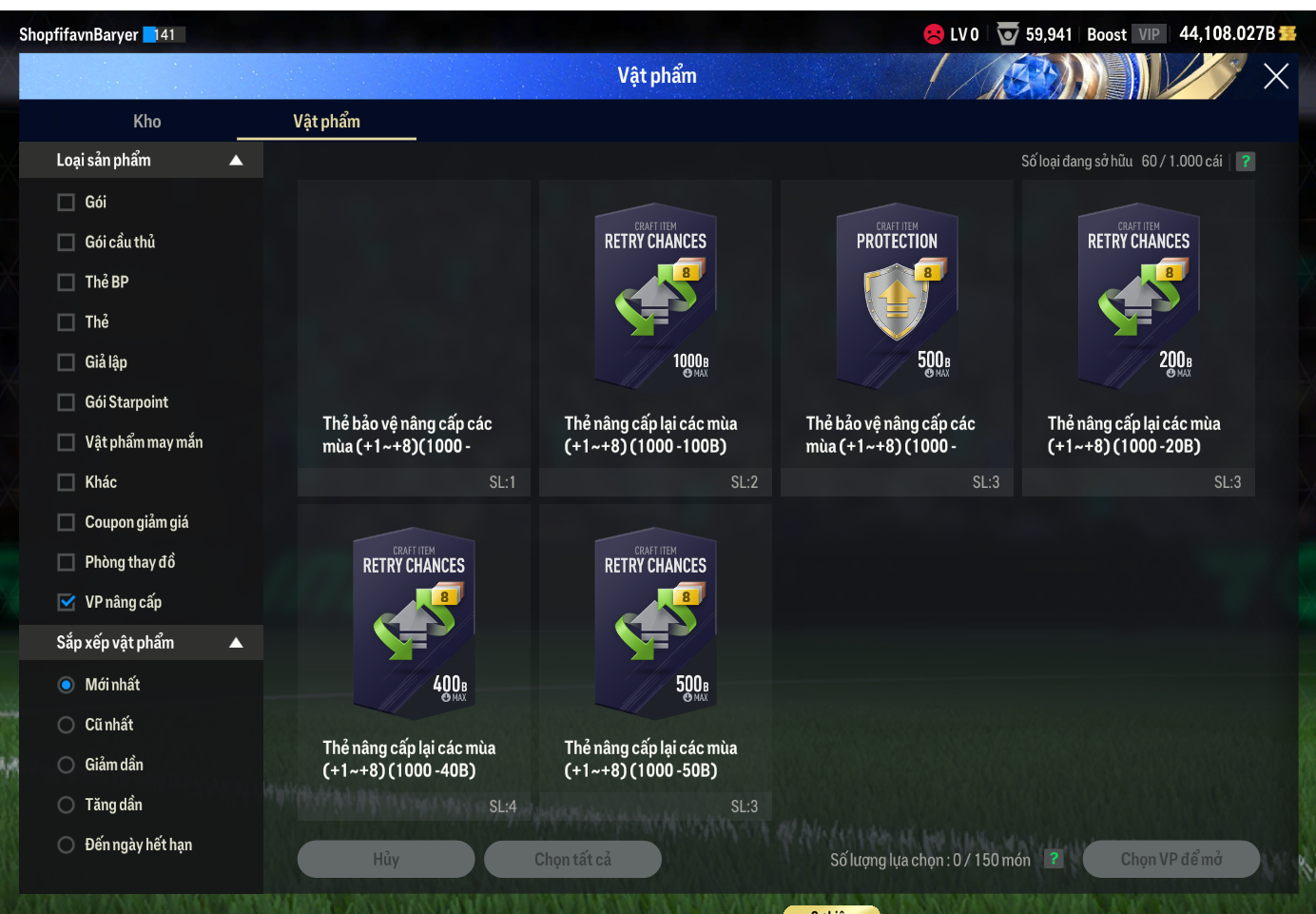Sort by Đến ngày hết hạn

[67, 845]
